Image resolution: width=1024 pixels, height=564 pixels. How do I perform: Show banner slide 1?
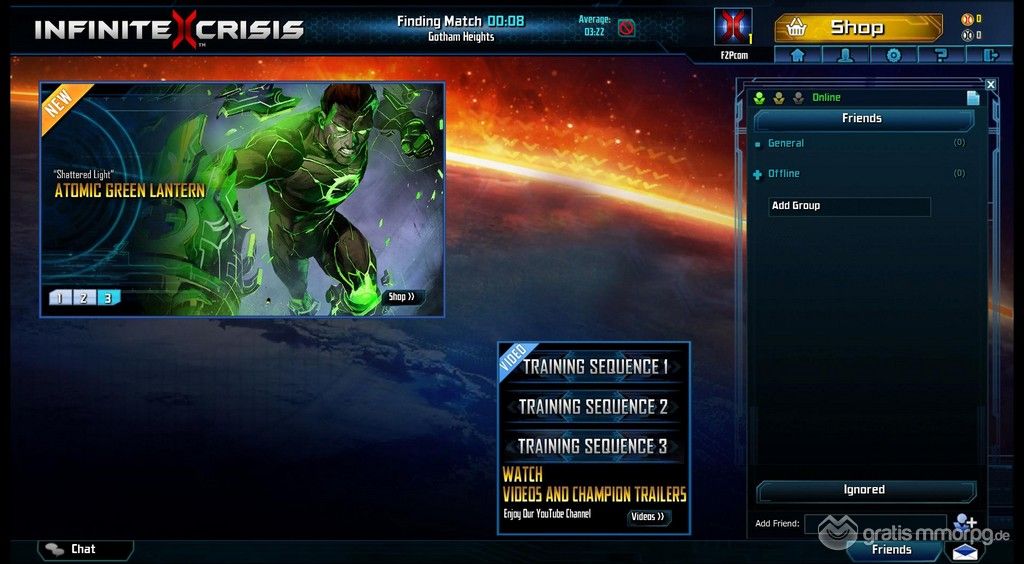point(59,297)
